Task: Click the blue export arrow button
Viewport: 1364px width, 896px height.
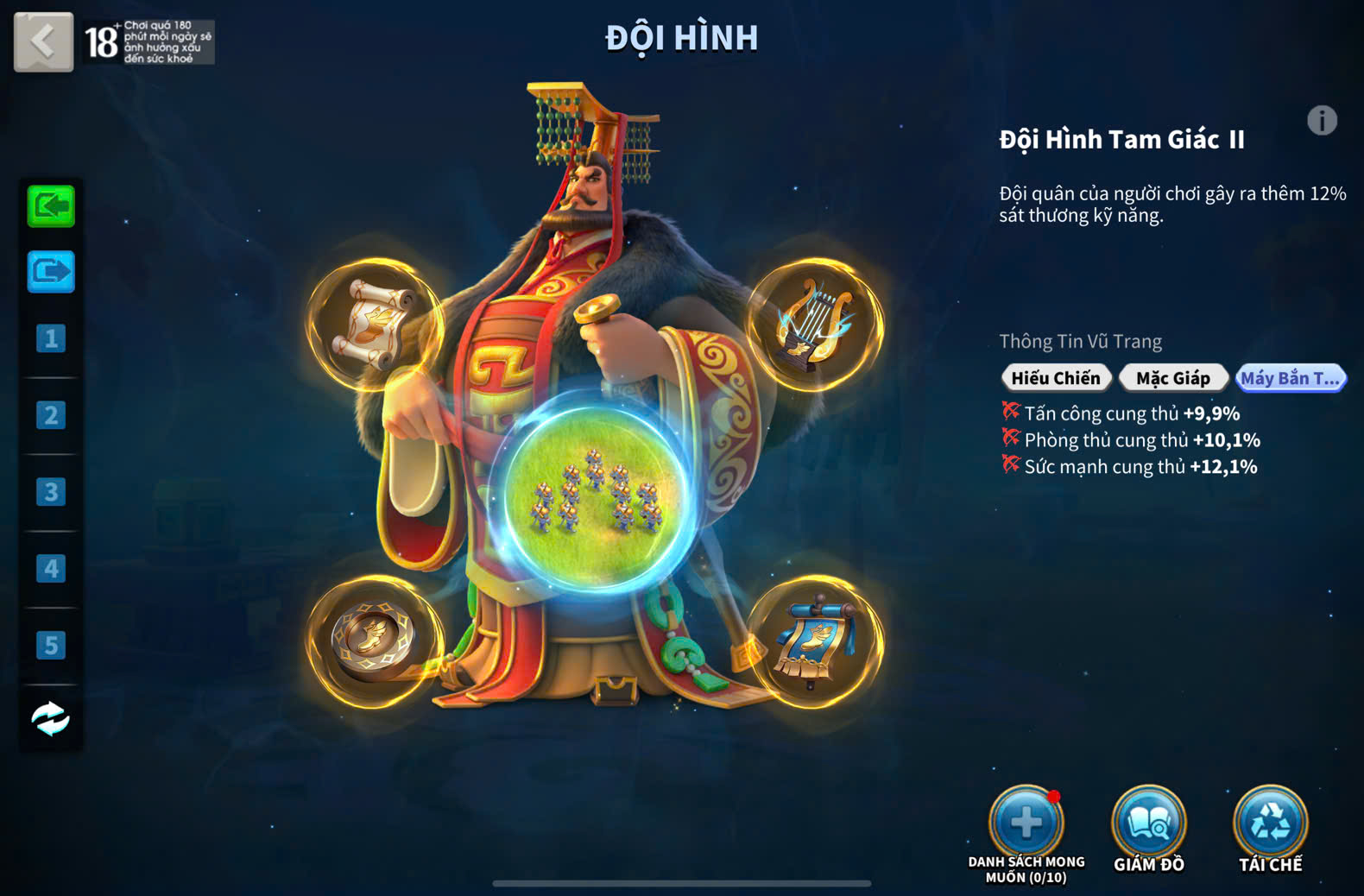Action: point(51,272)
